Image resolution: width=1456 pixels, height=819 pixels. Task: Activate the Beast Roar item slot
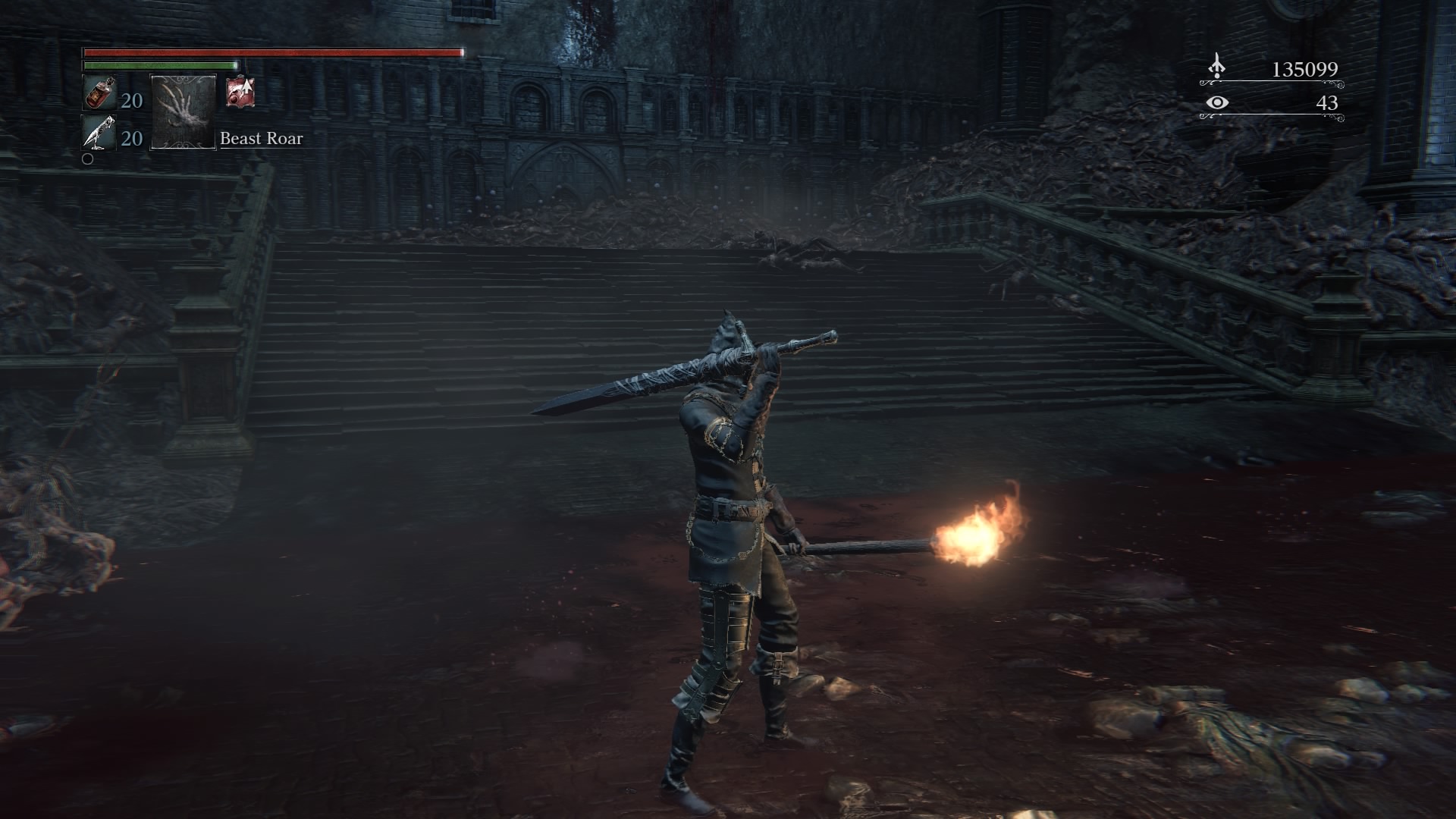(x=184, y=111)
